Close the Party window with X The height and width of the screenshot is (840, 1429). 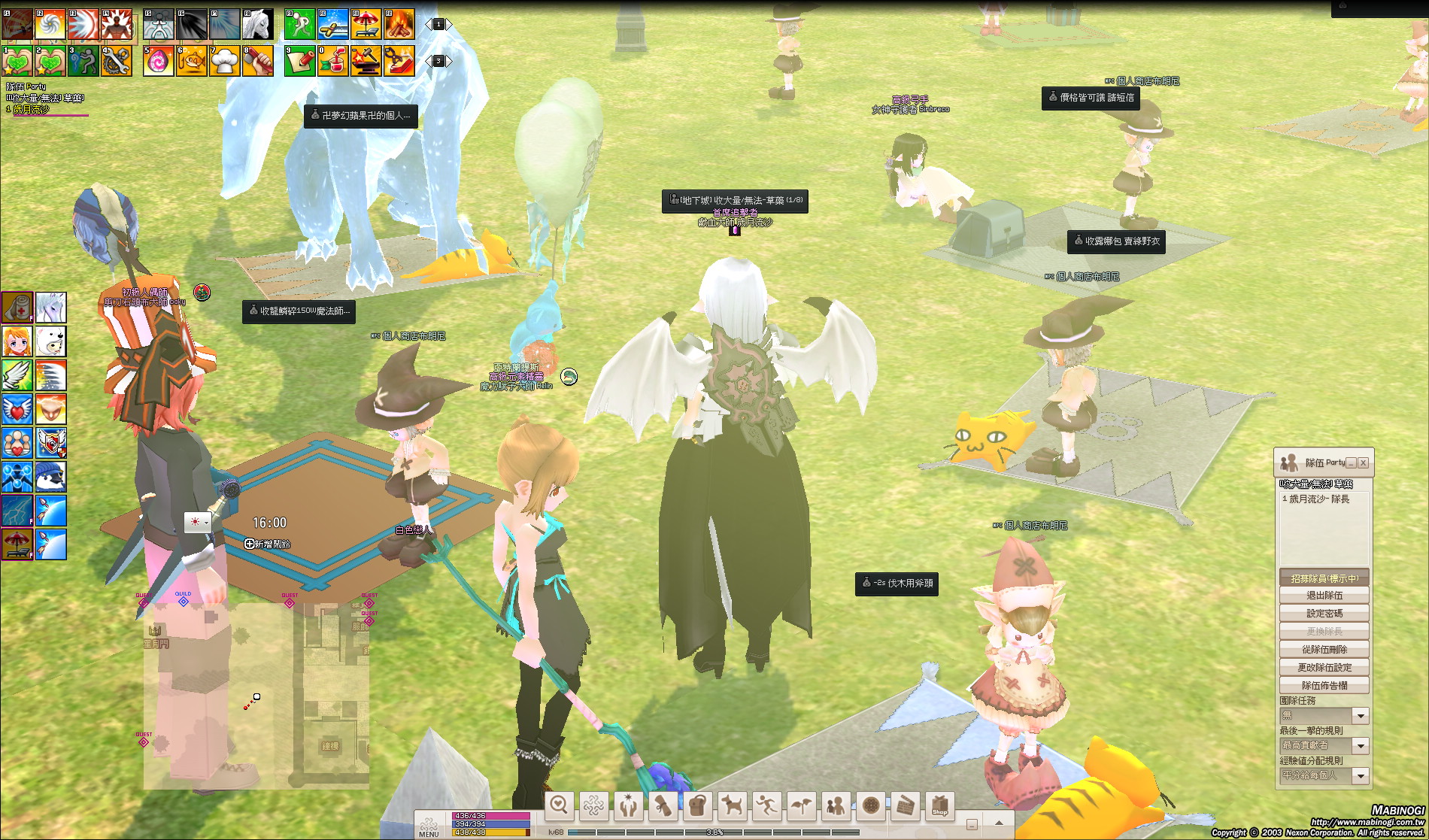pyautogui.click(x=1363, y=463)
